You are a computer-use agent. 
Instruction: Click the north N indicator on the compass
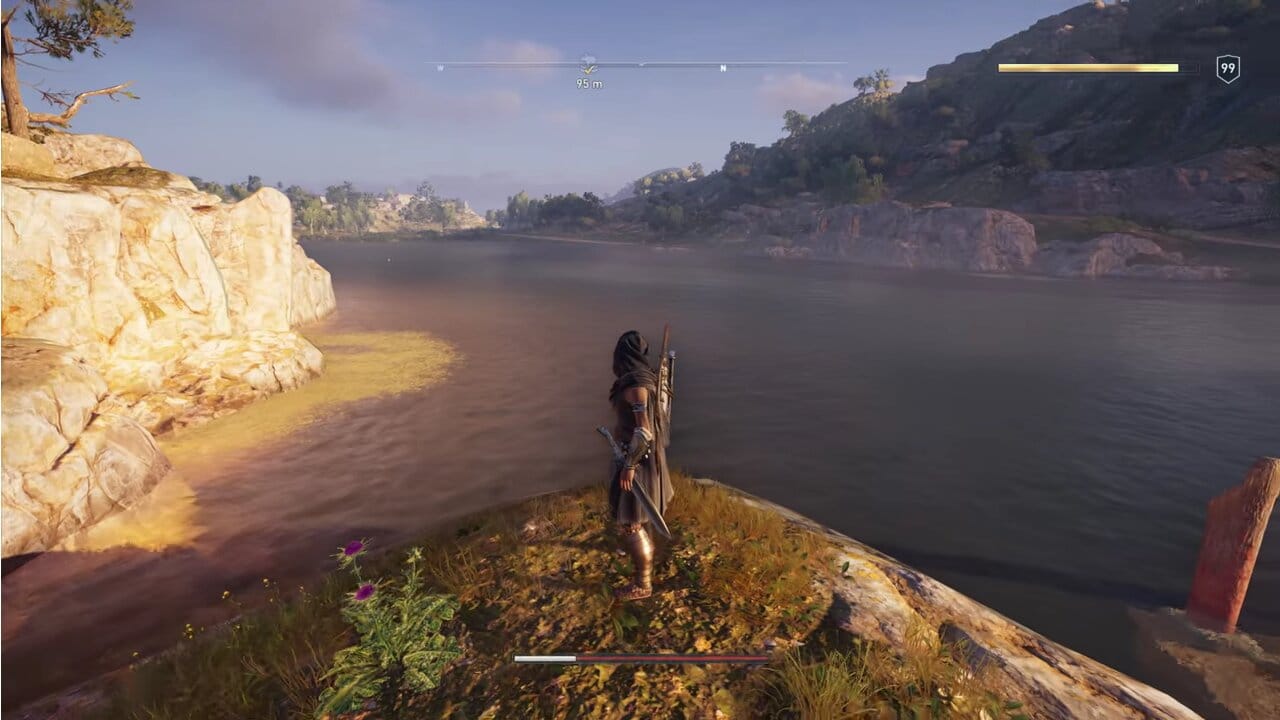coord(723,68)
